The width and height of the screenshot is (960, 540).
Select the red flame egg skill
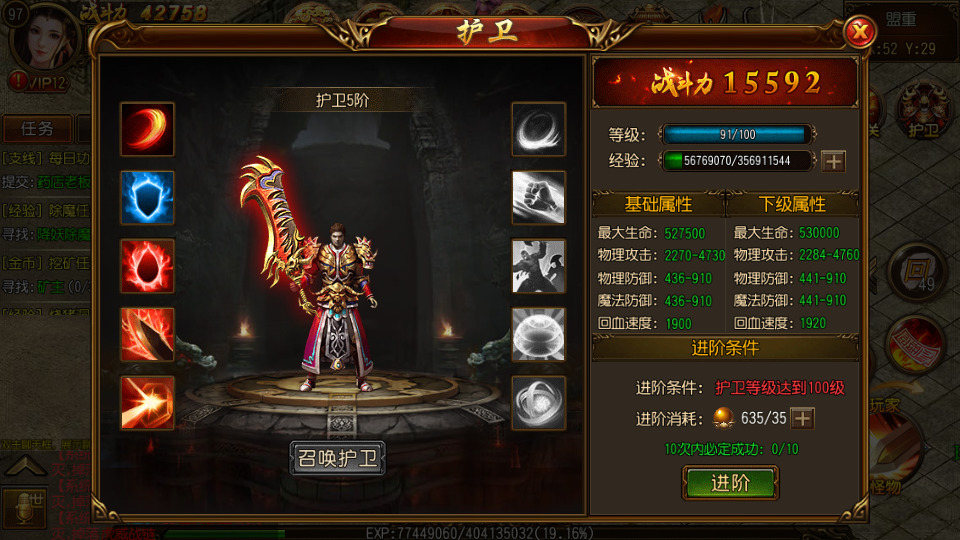(x=147, y=266)
